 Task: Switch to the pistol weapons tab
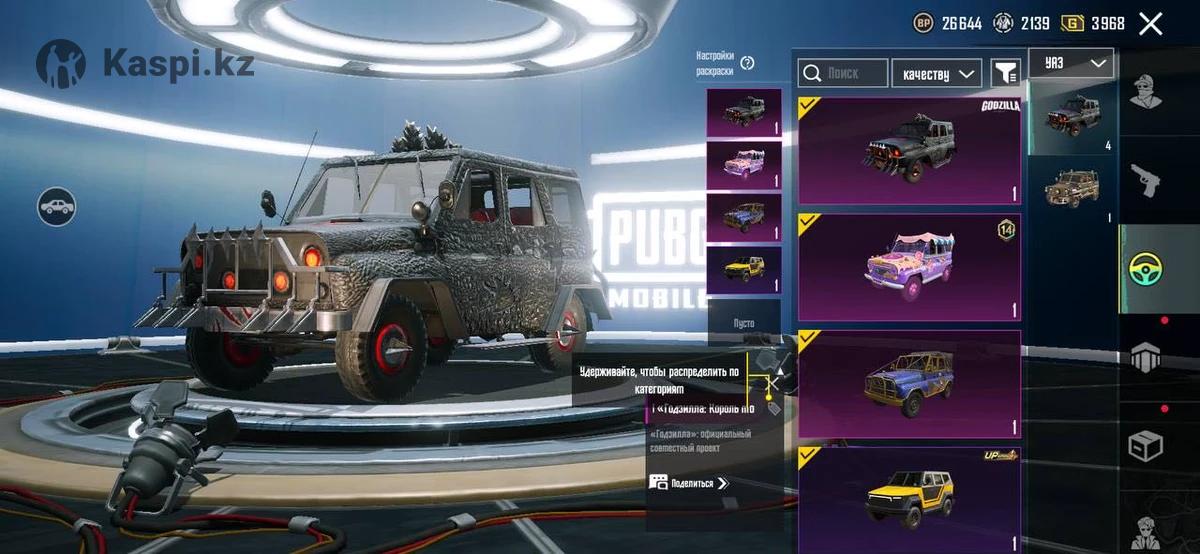click(x=1145, y=180)
